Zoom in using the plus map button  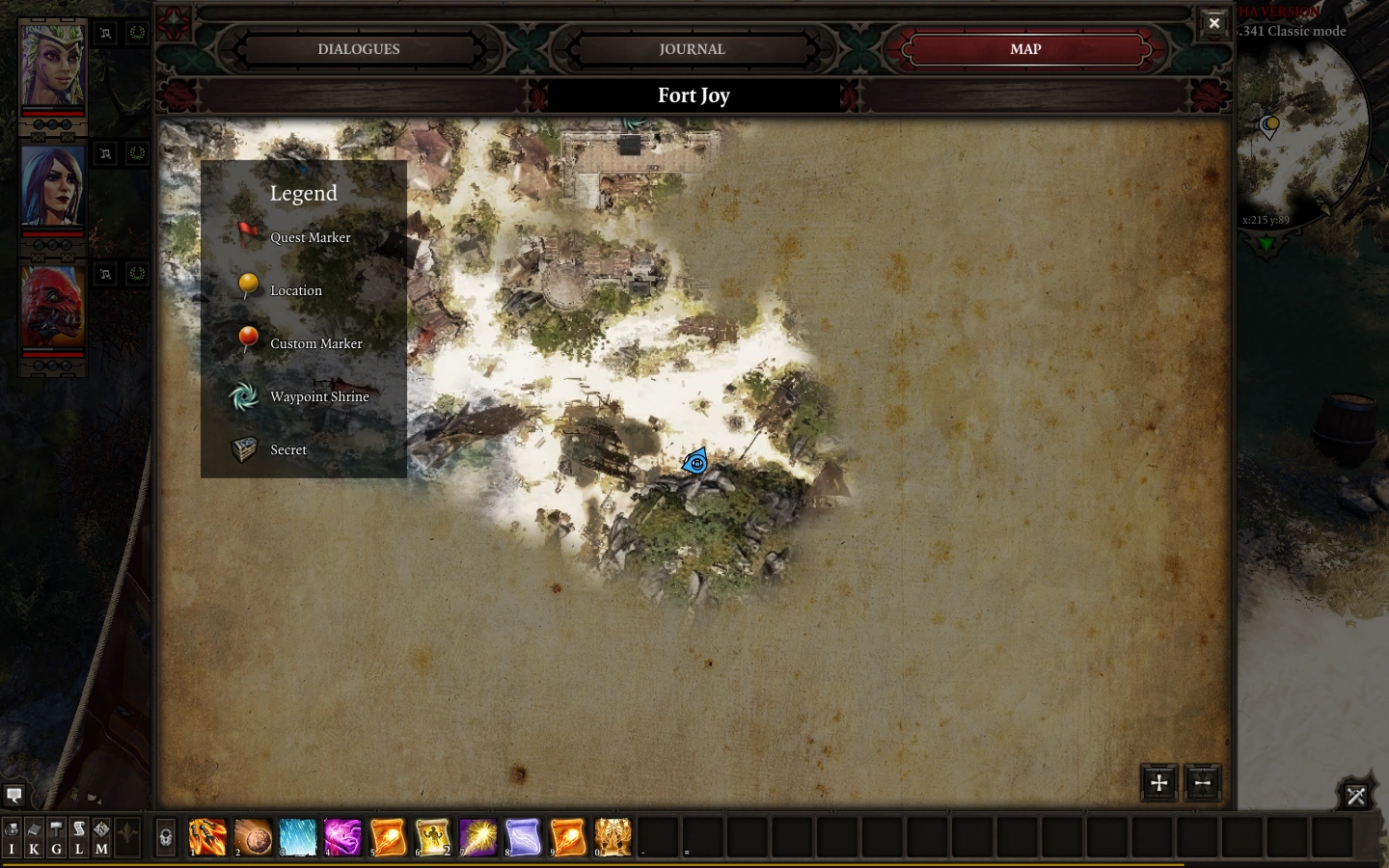click(x=1158, y=783)
